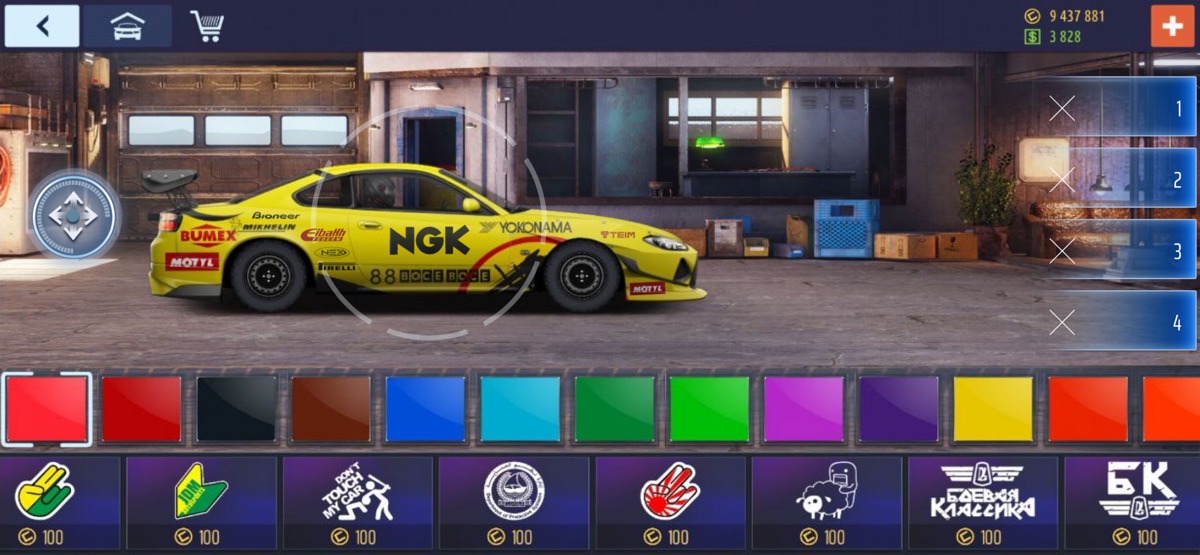
Task: Pick the sheep sticker
Action: 826,492
